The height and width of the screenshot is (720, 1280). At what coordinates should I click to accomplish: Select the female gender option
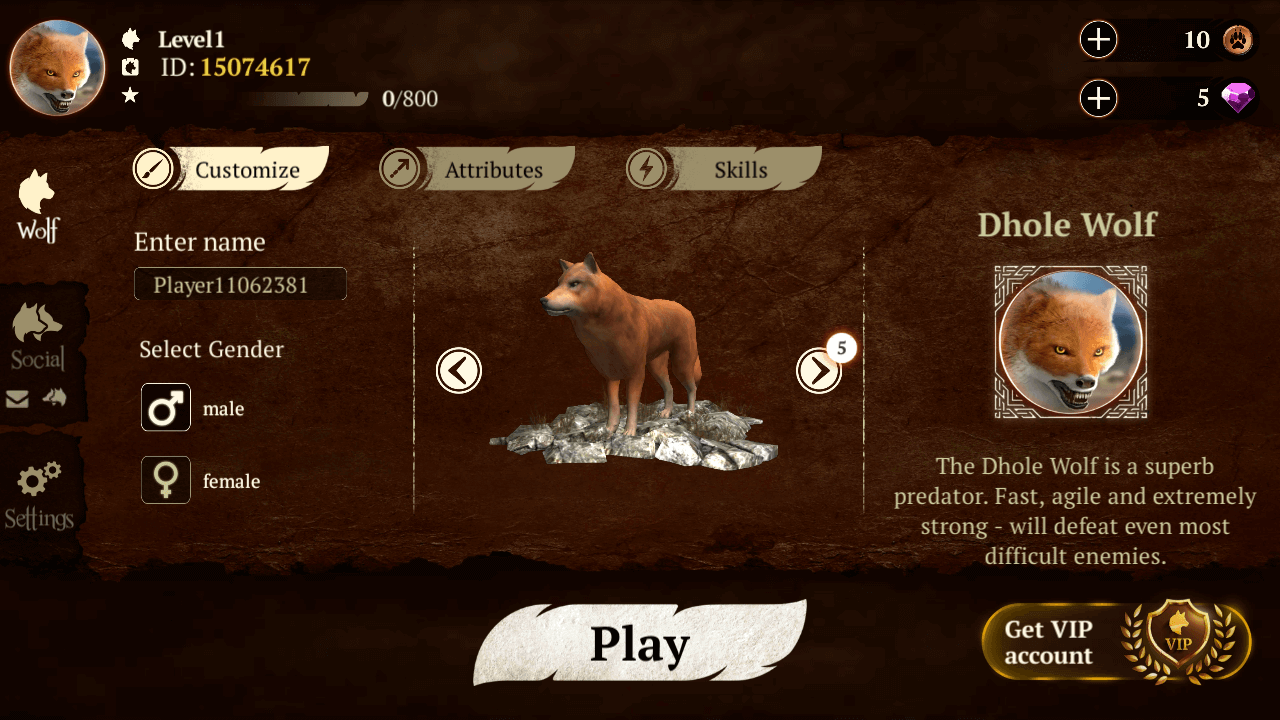(165, 480)
